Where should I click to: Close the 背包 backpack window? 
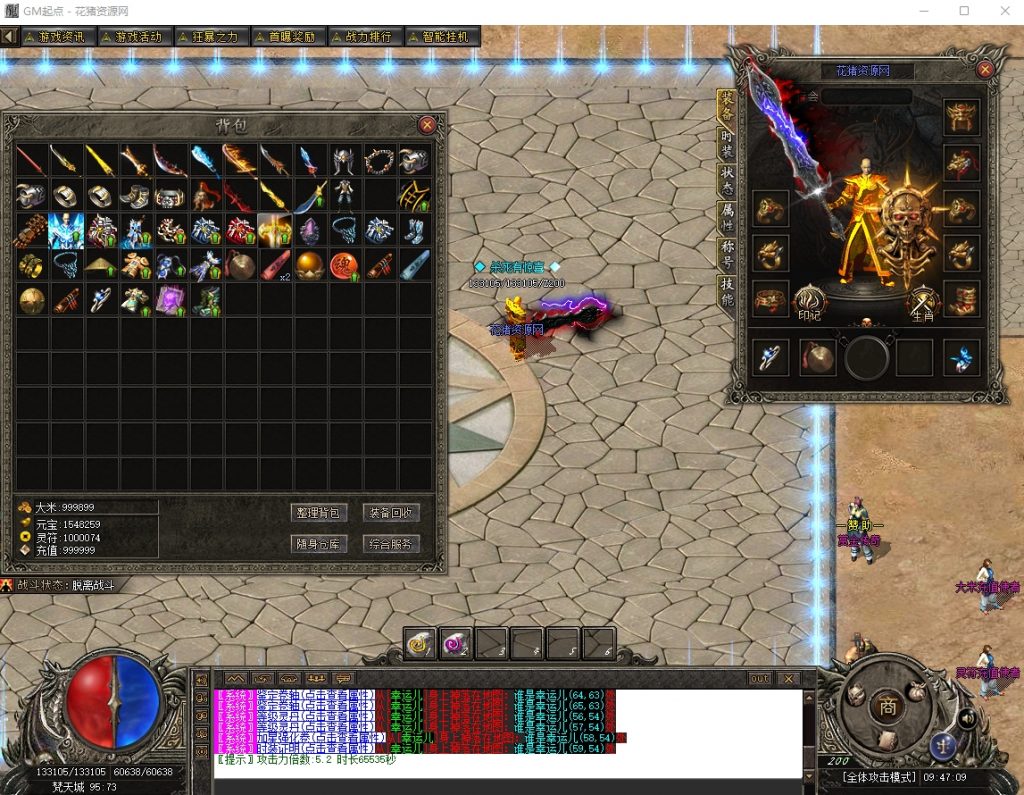[427, 125]
